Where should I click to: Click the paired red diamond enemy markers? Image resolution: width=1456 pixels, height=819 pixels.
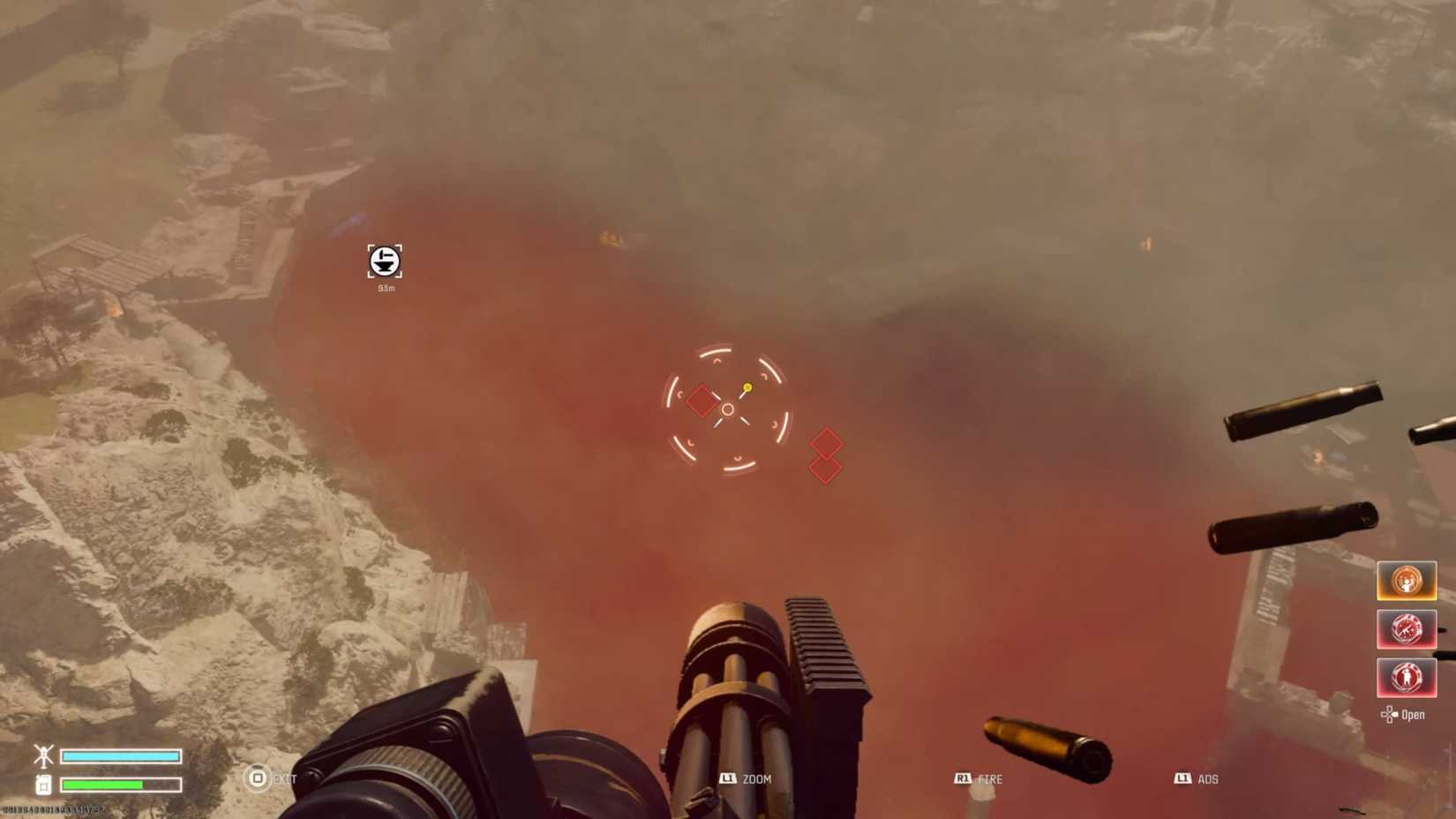pyautogui.click(x=826, y=455)
